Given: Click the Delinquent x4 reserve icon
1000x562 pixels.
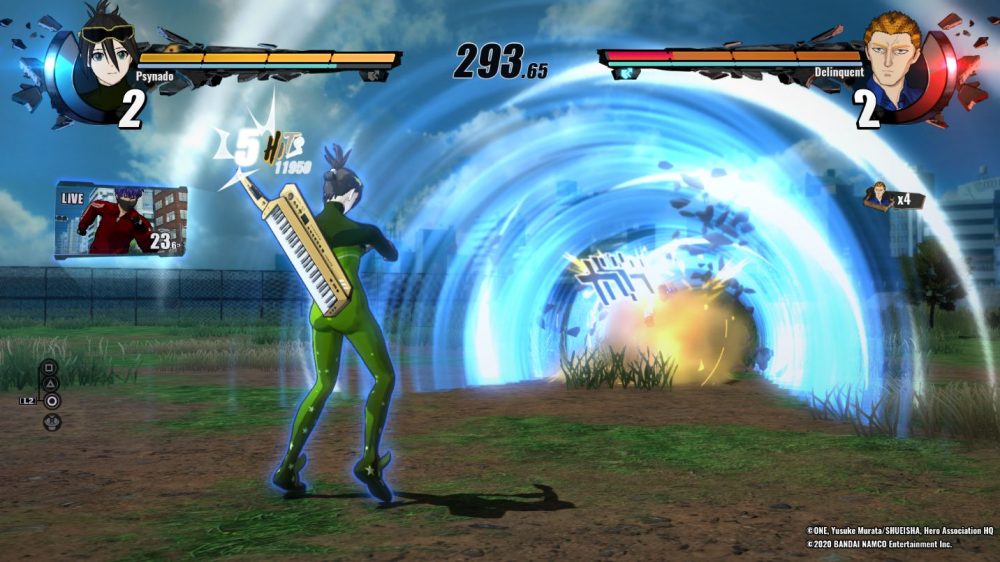Looking at the screenshot, I should click(x=881, y=195).
